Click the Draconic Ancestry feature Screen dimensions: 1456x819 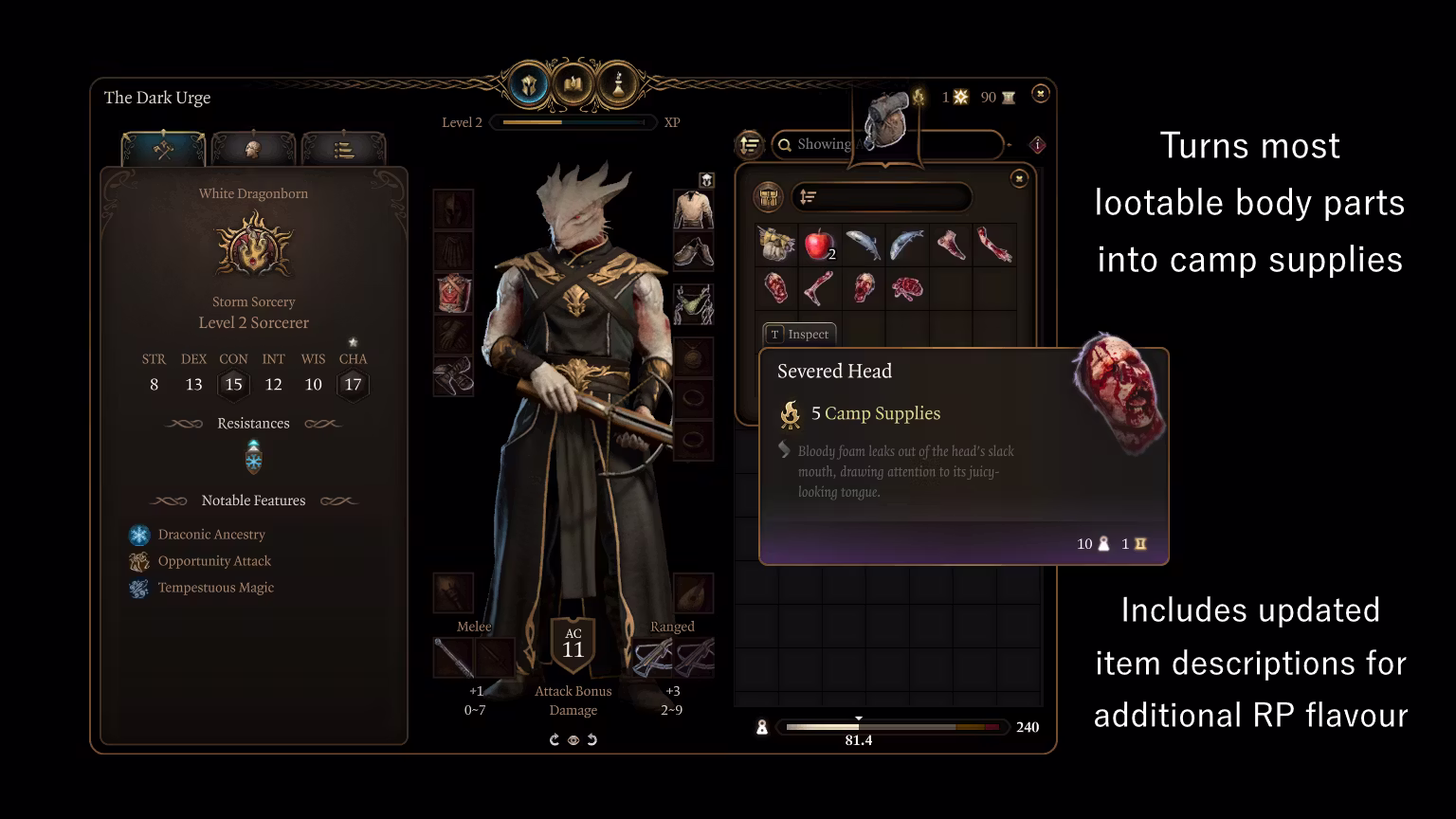210,535
